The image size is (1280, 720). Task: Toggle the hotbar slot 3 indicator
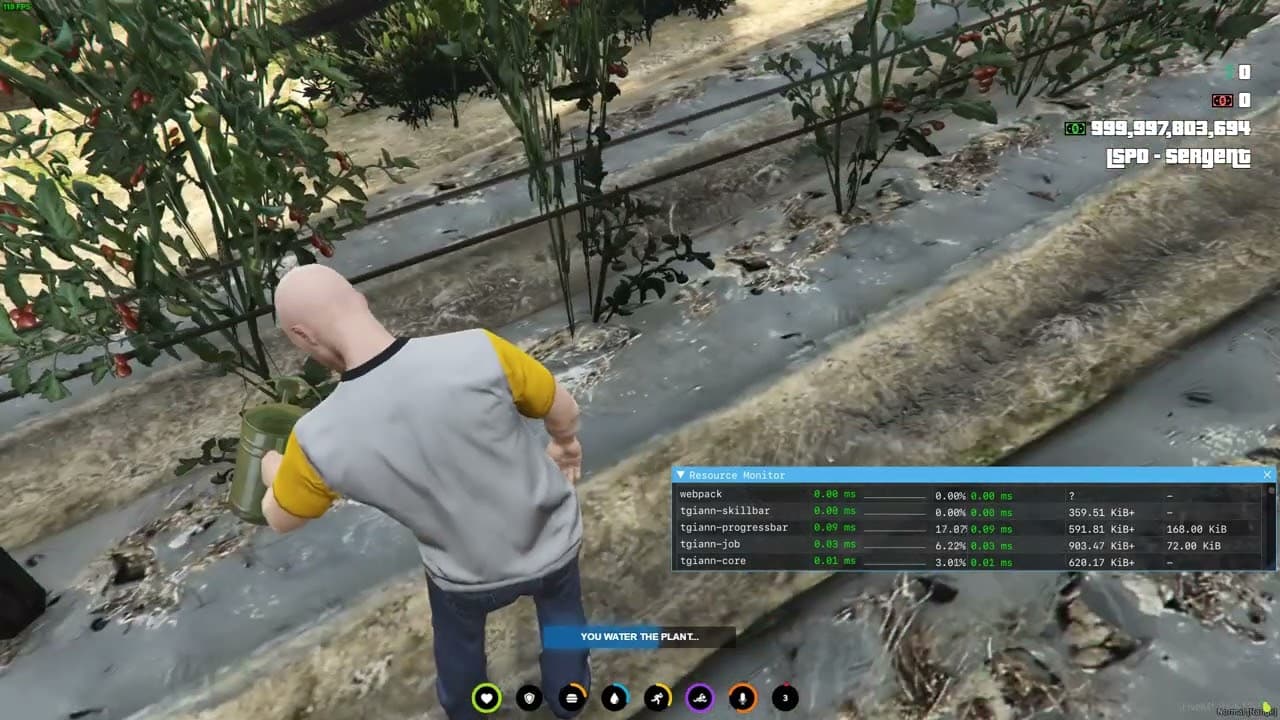[785, 697]
